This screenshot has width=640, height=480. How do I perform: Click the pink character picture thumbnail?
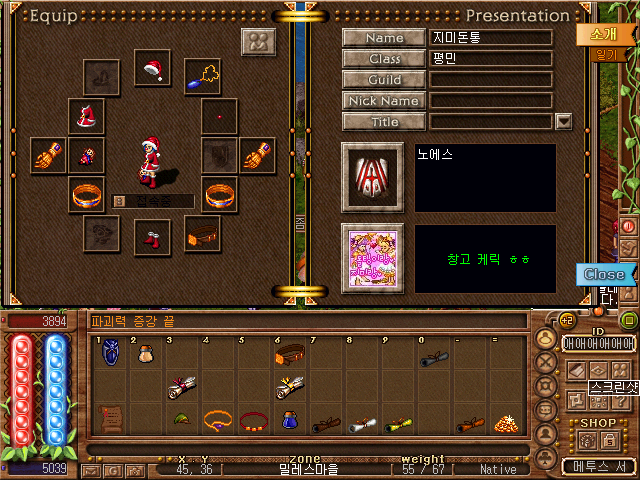click(372, 257)
